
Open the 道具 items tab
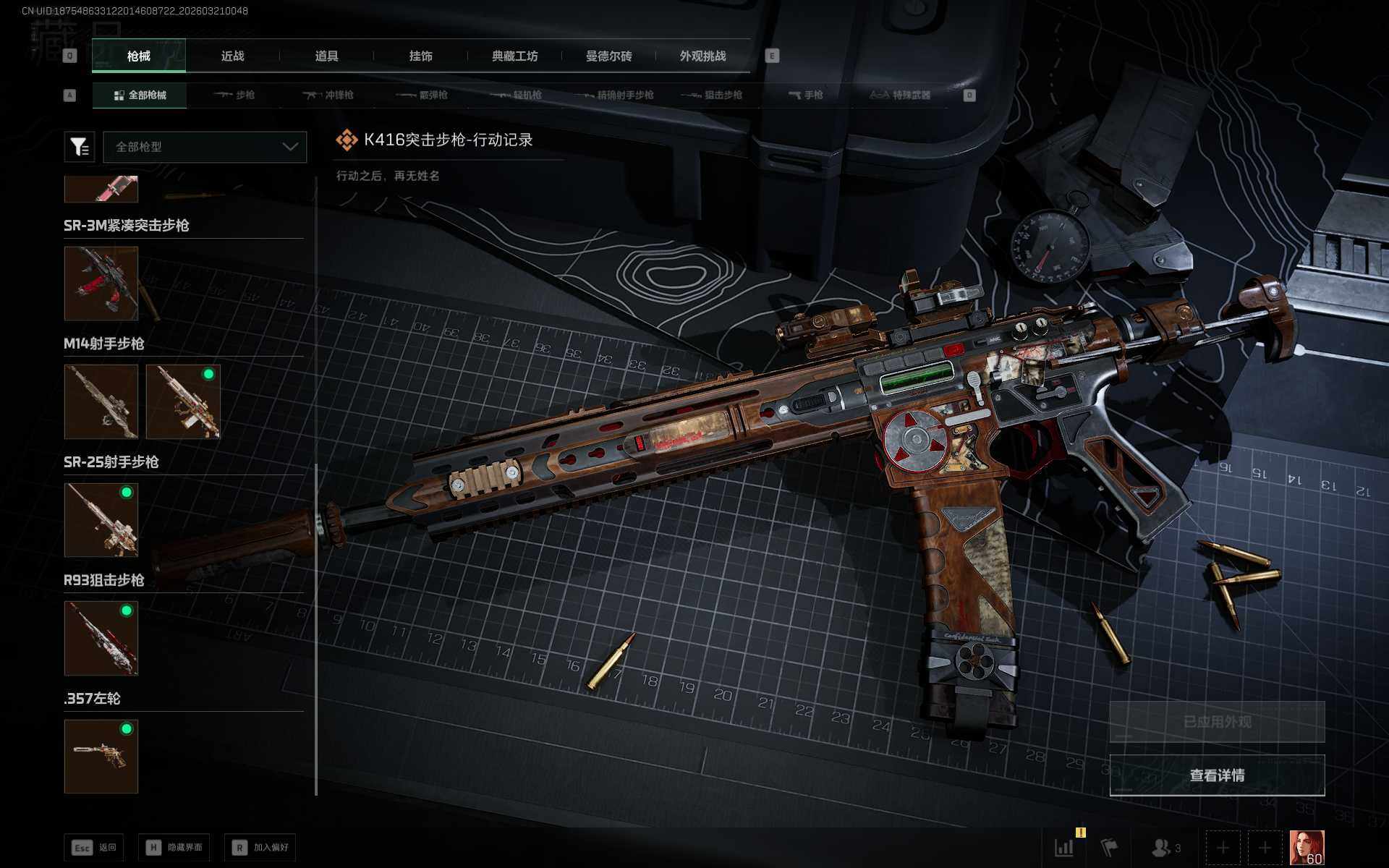coord(326,56)
